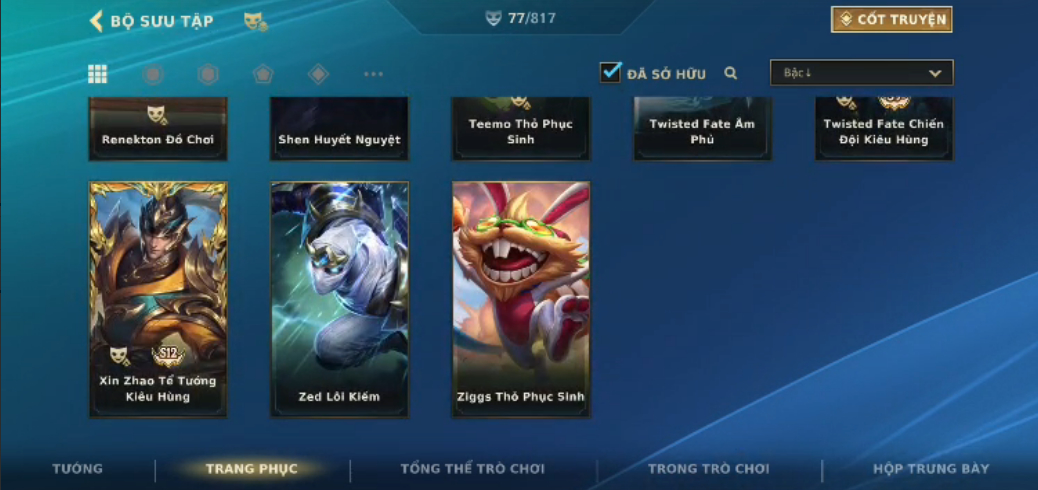
Task: Select Twisted Fate Âm Phủ skin
Action: coord(702,130)
